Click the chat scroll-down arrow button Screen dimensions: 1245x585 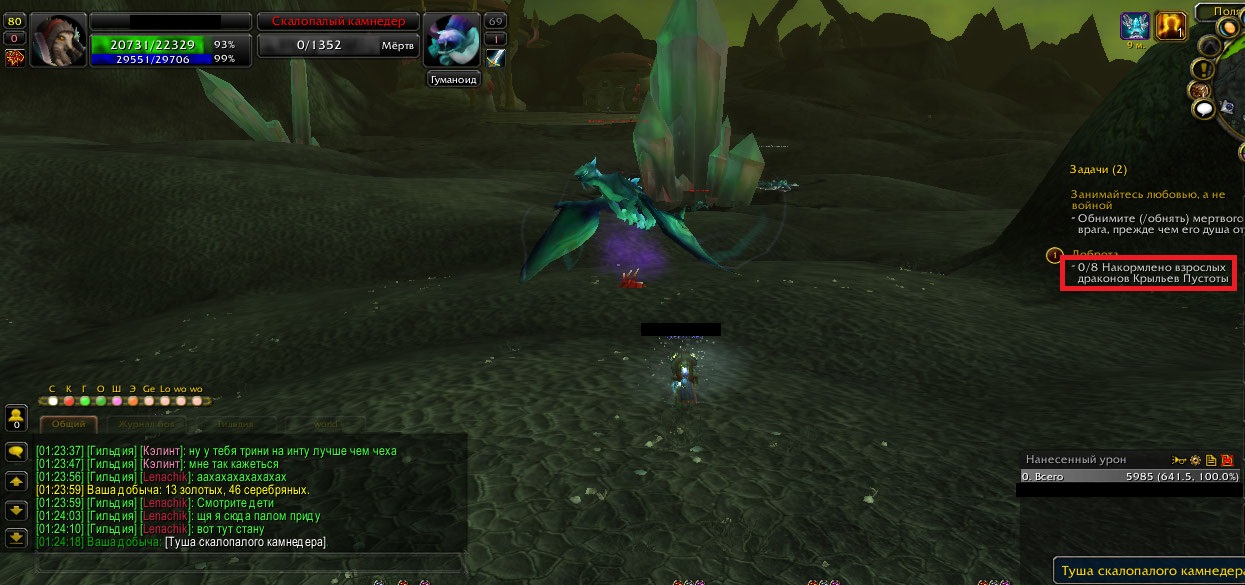click(16, 510)
